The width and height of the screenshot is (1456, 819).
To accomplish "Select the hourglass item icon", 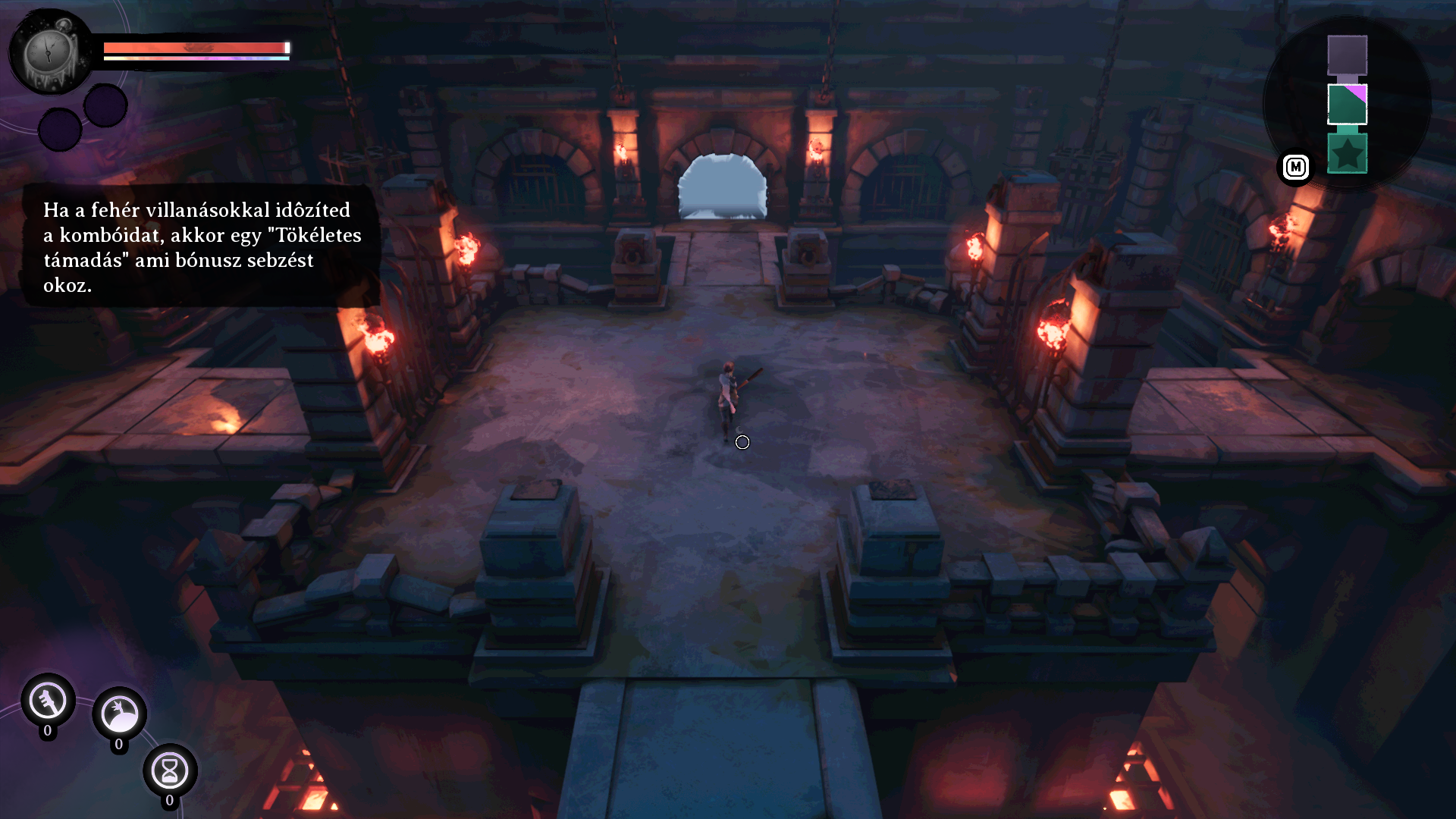I will pyautogui.click(x=170, y=770).
